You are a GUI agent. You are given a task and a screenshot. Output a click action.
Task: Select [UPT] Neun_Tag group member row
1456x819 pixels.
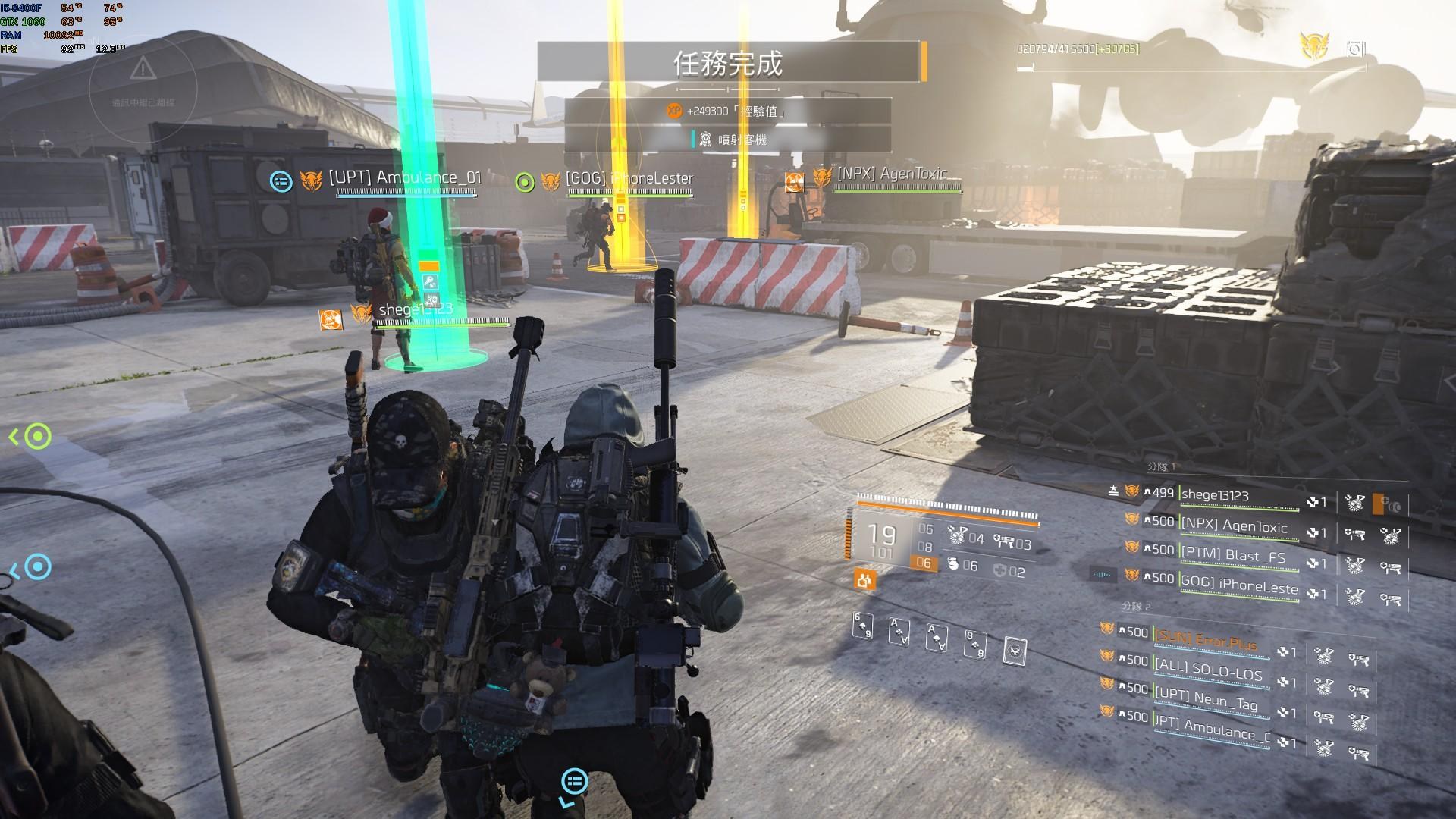tap(1207, 699)
